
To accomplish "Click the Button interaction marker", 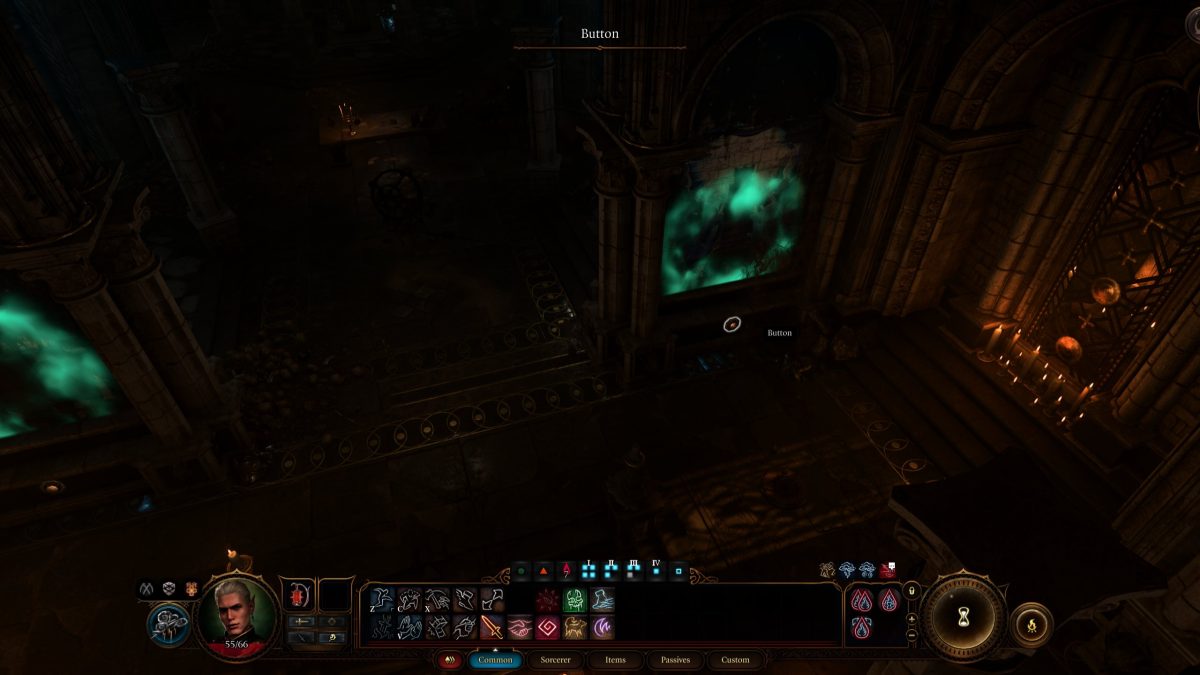I will click(x=732, y=324).
